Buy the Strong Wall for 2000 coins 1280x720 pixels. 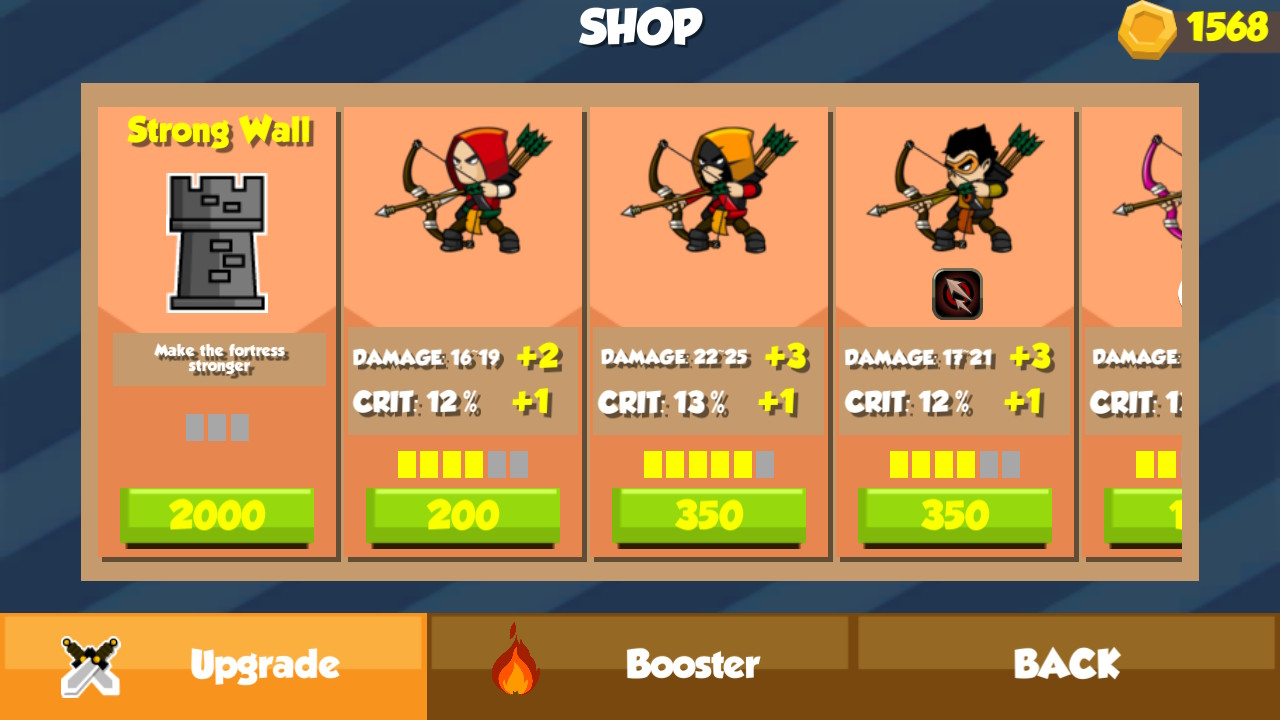(218, 514)
